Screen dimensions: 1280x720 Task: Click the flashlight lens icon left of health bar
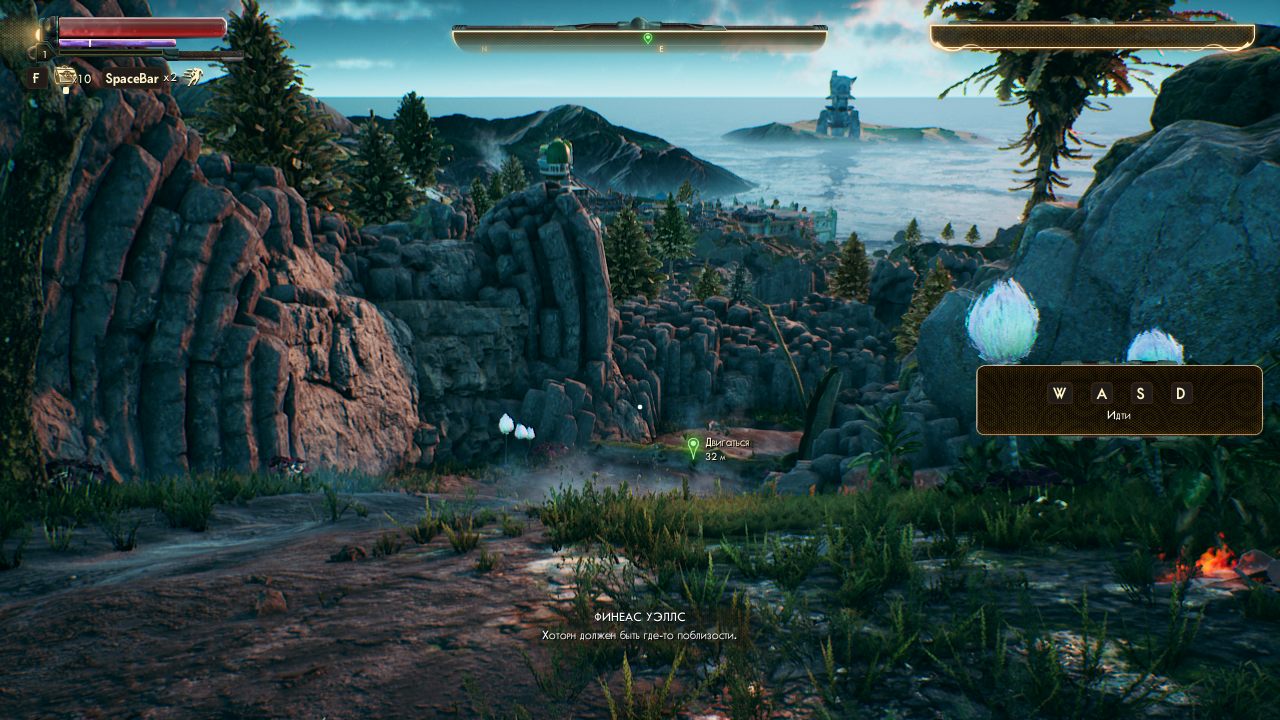[38, 33]
